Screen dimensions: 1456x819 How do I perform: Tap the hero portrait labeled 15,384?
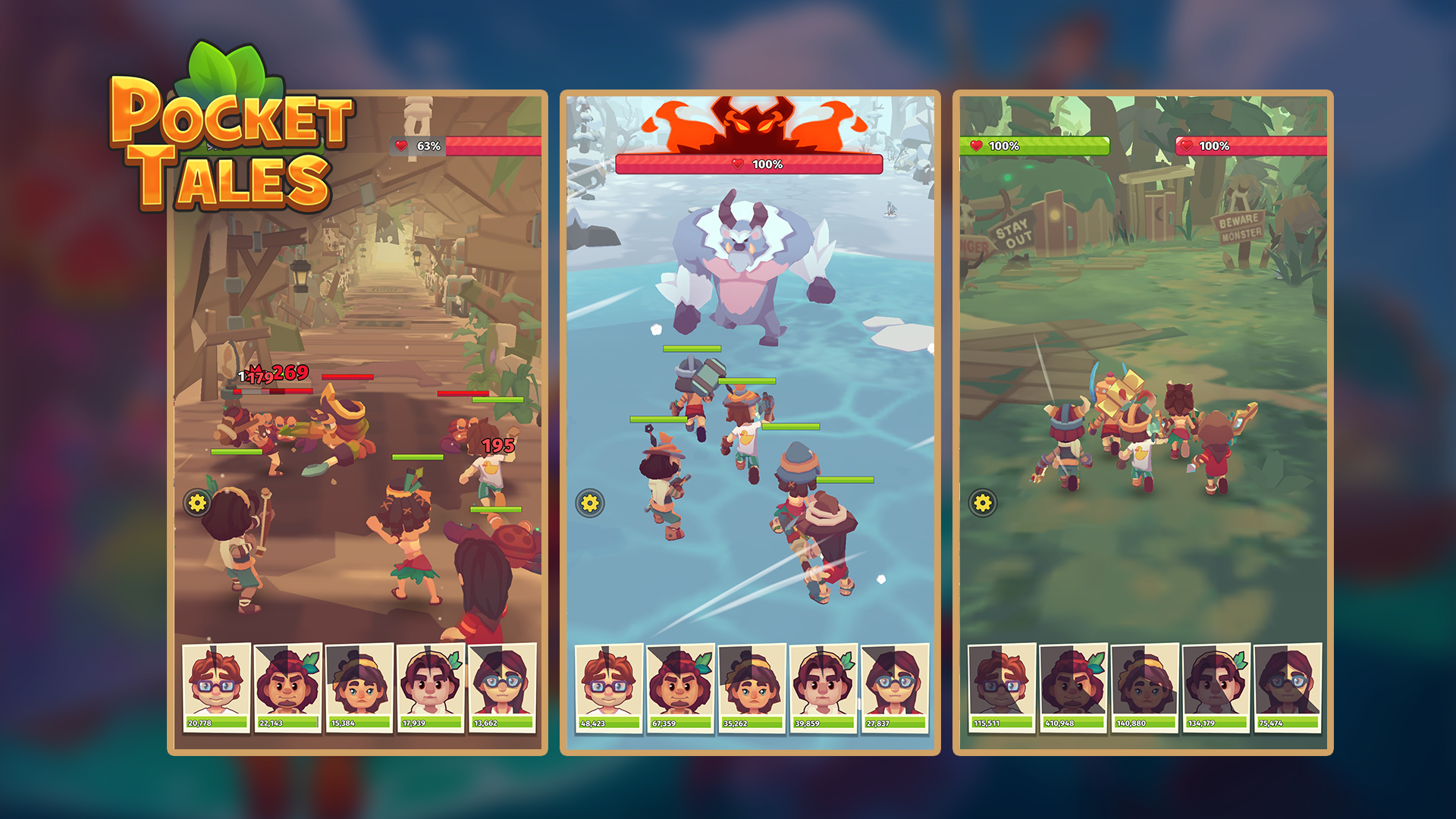pos(359,686)
